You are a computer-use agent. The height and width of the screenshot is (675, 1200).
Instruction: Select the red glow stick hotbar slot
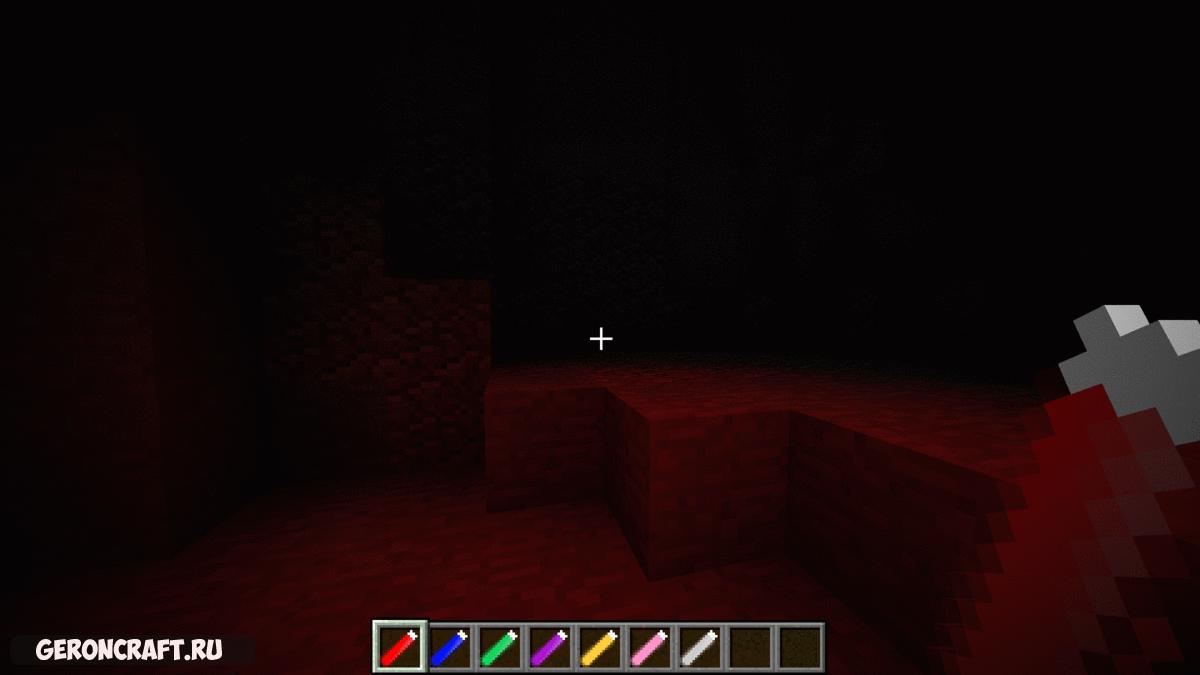click(x=400, y=647)
